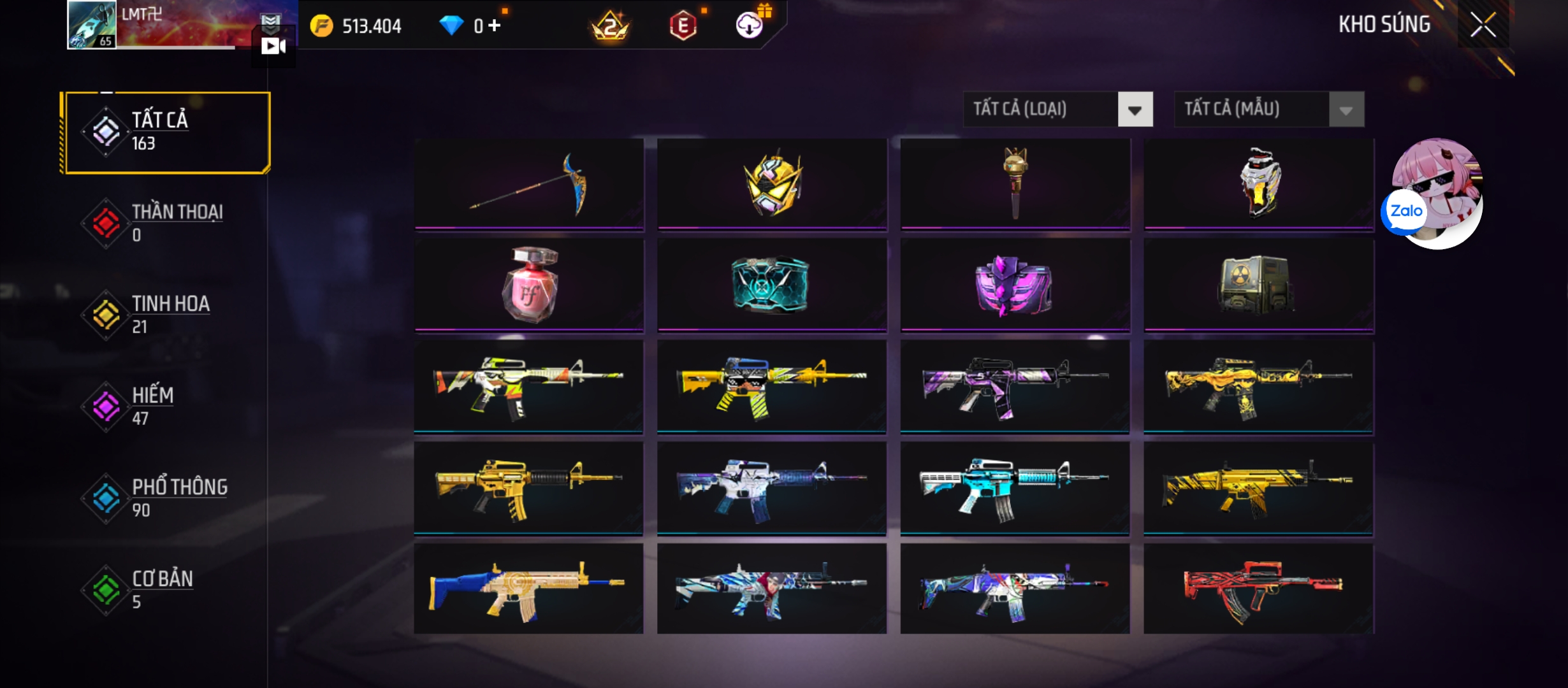Viewport: 1568px width, 688px height.
Task: Show the Hiếm rarity skins
Action: tap(167, 406)
